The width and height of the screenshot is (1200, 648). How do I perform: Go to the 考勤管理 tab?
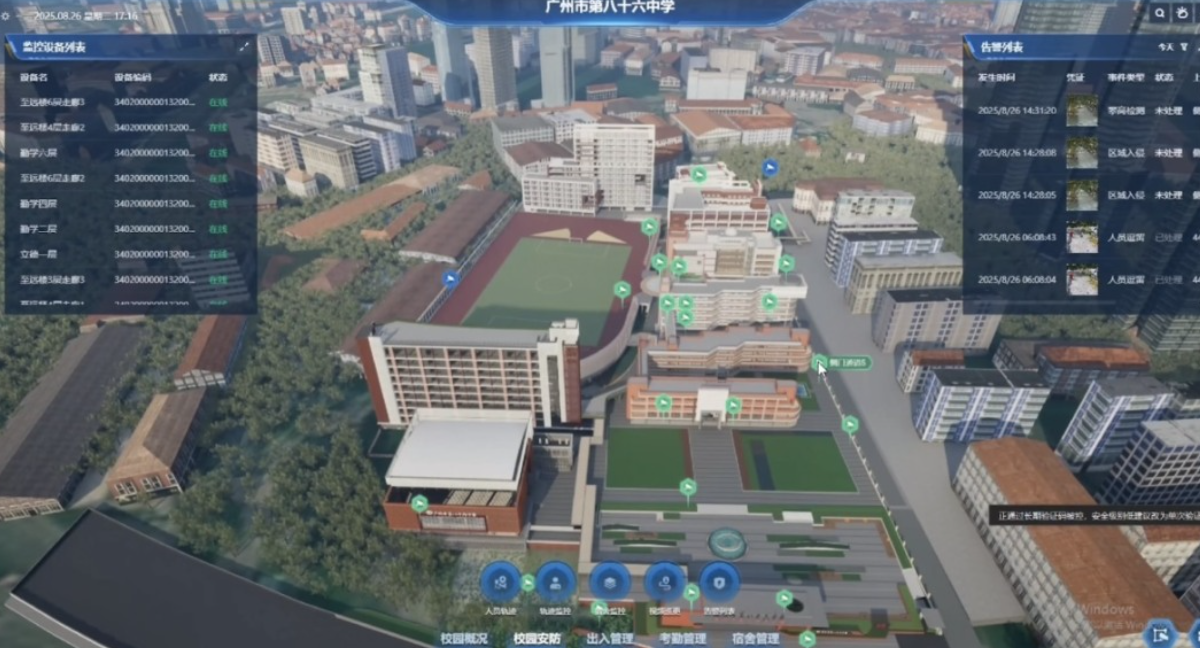pos(682,638)
